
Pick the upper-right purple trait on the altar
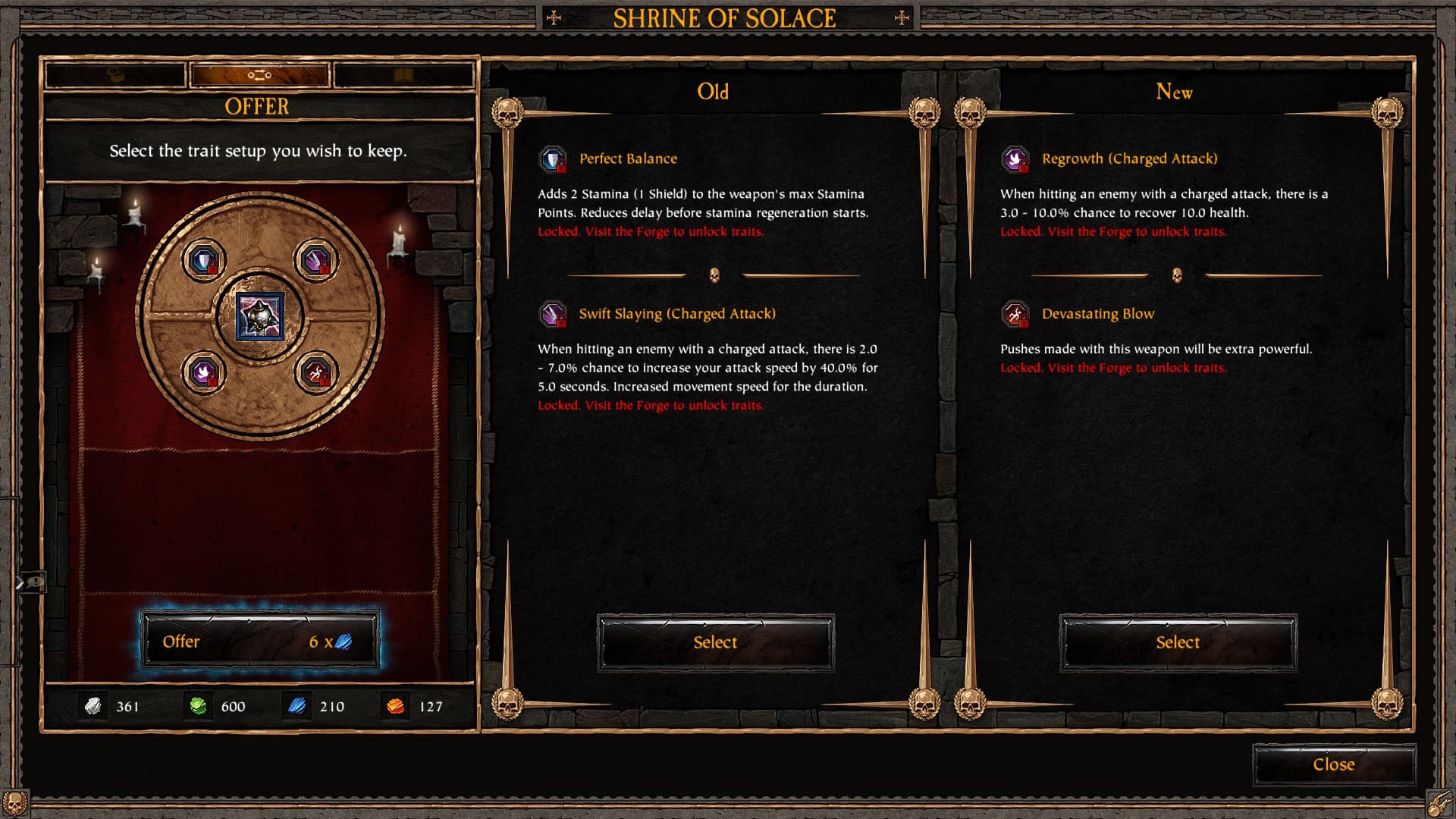pos(315,261)
